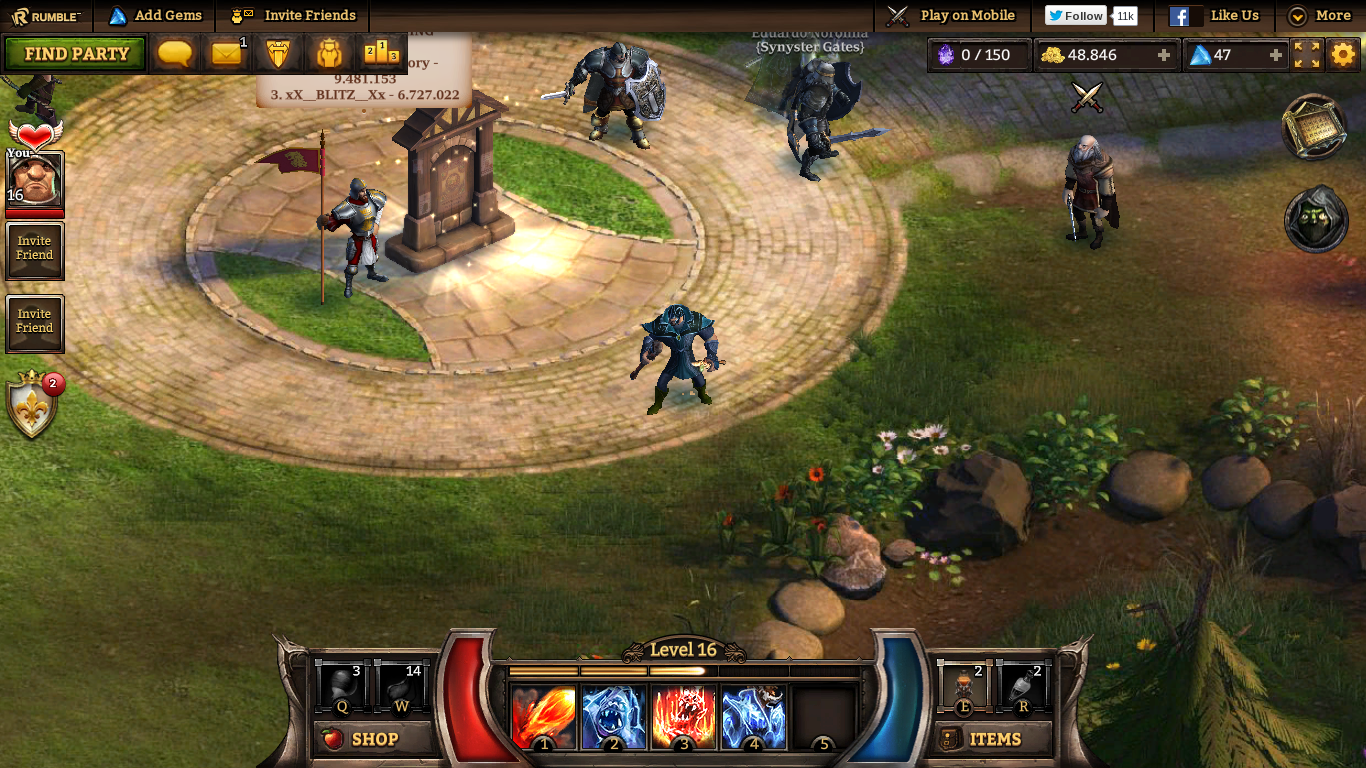Open the chat speech bubble icon
Image resolution: width=1366 pixels, height=768 pixels.
click(x=176, y=54)
